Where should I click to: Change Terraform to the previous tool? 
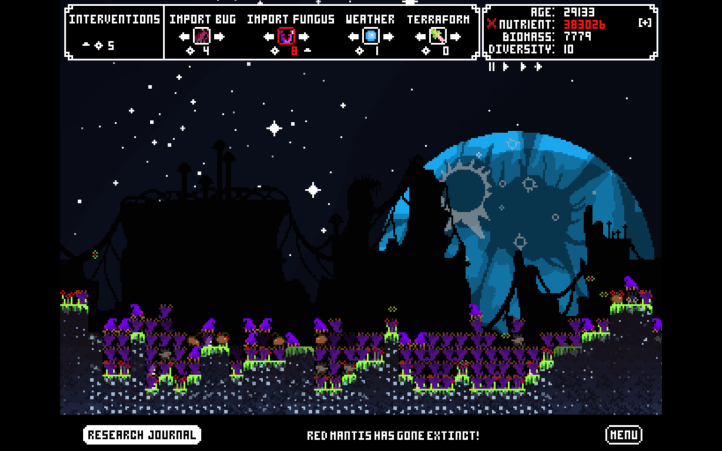(420, 37)
